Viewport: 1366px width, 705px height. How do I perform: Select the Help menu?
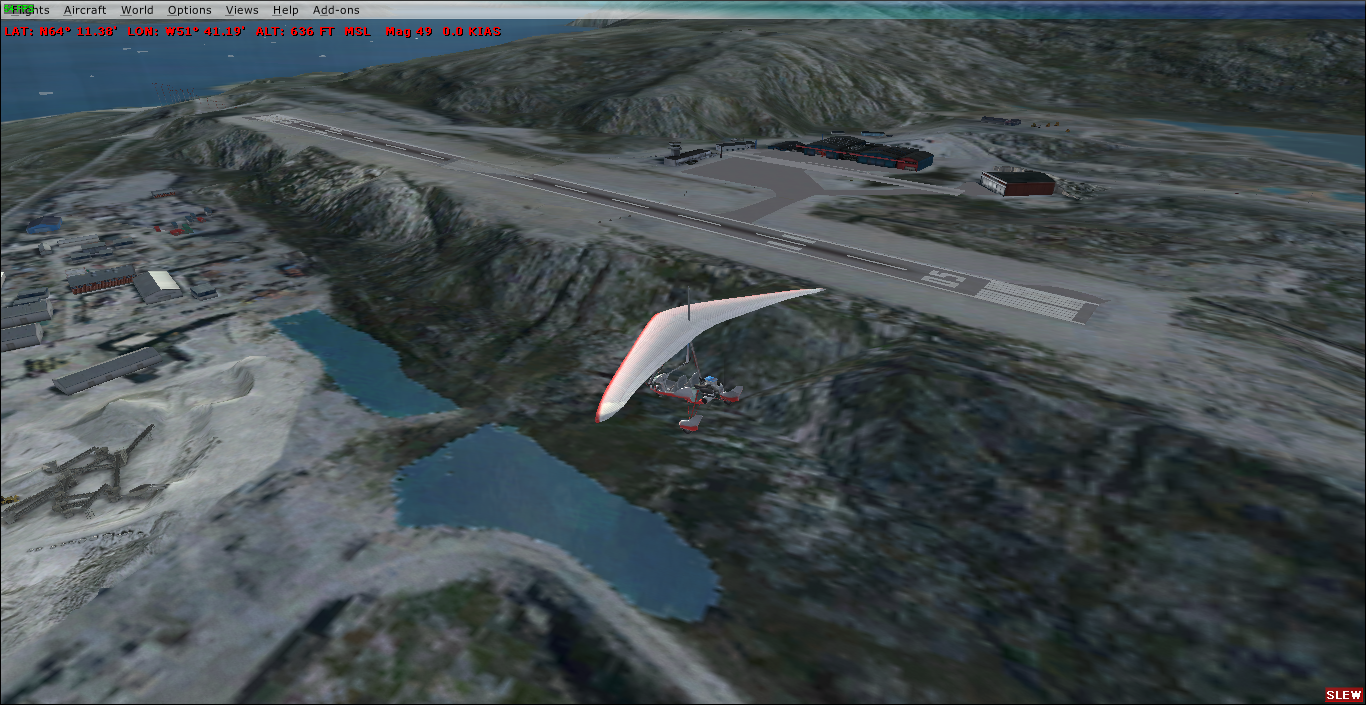[285, 10]
